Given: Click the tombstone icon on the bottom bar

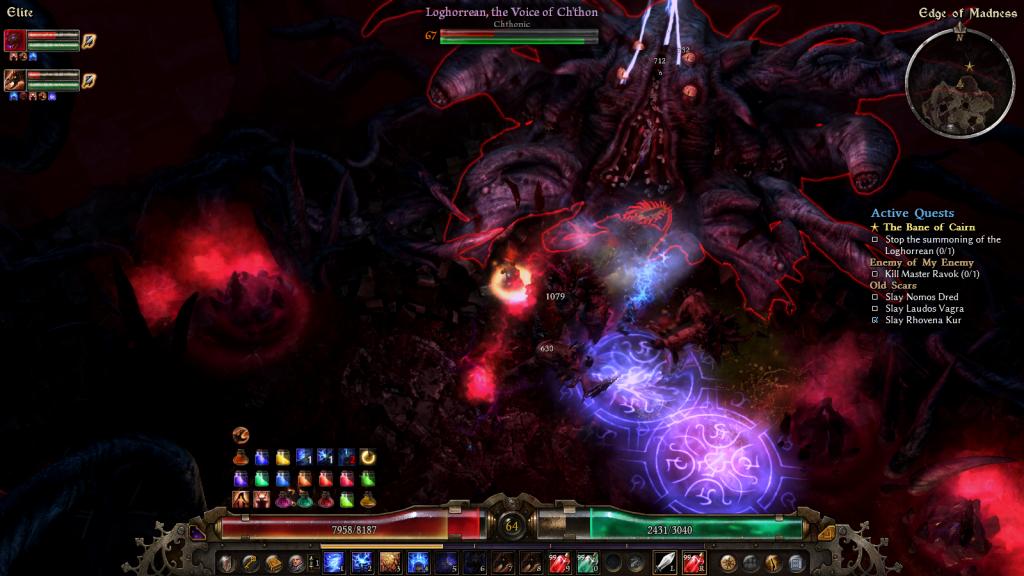Looking at the screenshot, I should point(796,562).
